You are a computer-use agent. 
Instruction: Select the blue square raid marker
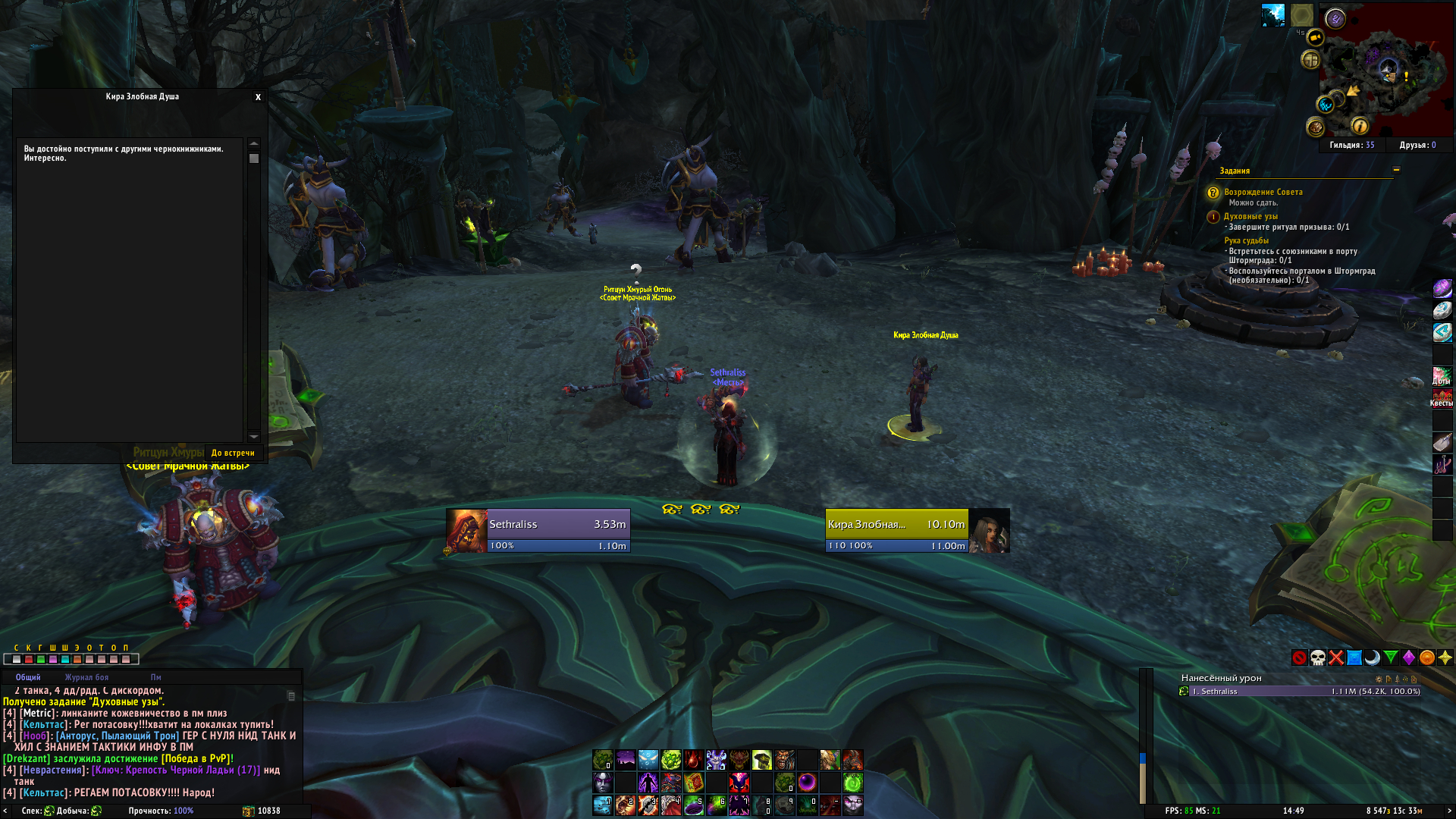point(1354,657)
